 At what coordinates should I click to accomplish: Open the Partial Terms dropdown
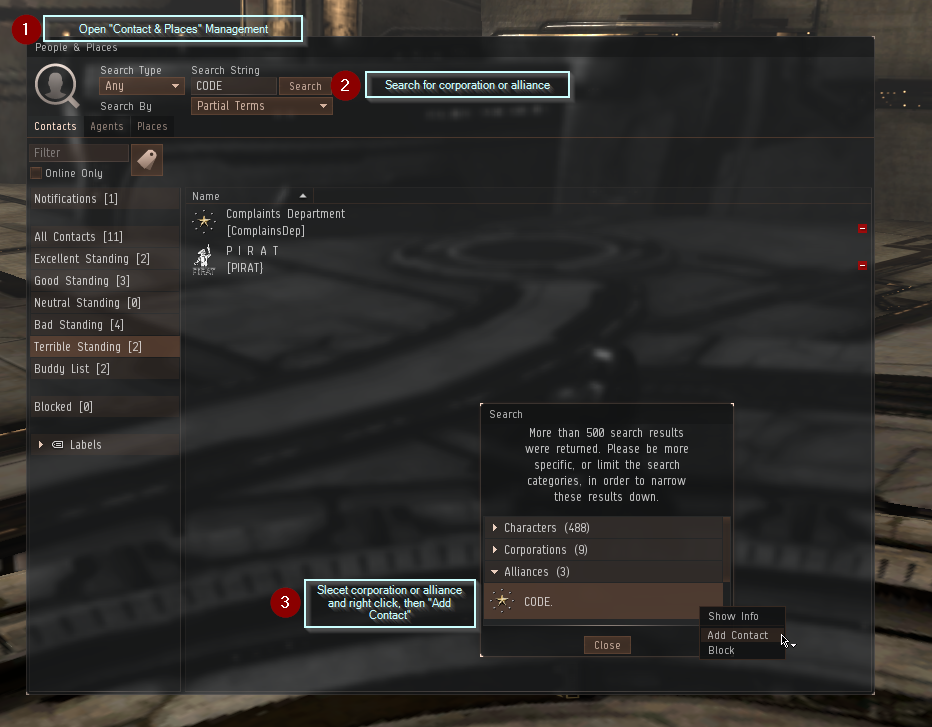[x=261, y=106]
